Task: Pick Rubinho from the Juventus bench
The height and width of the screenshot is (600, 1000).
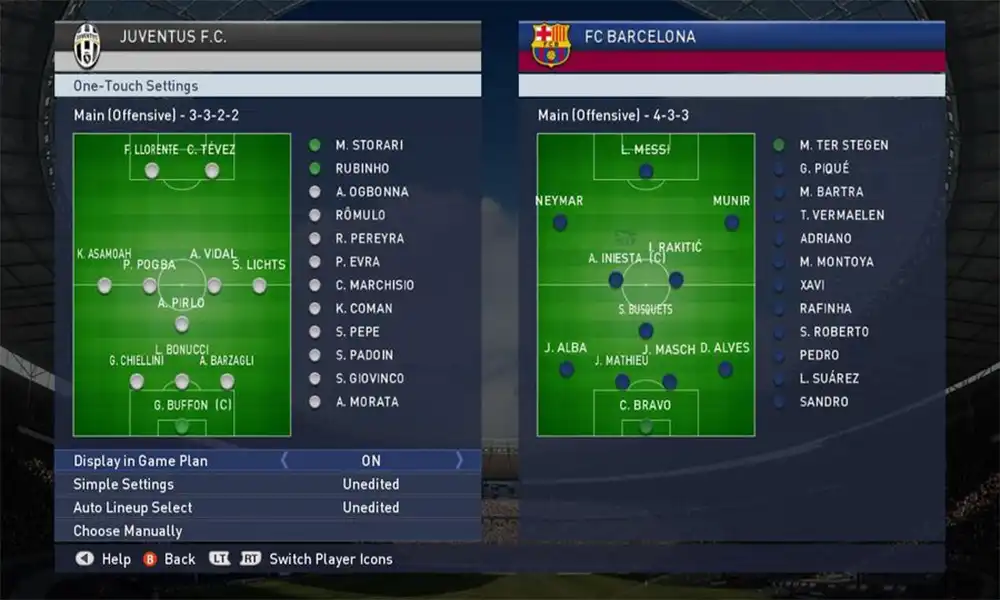Action: tap(362, 168)
